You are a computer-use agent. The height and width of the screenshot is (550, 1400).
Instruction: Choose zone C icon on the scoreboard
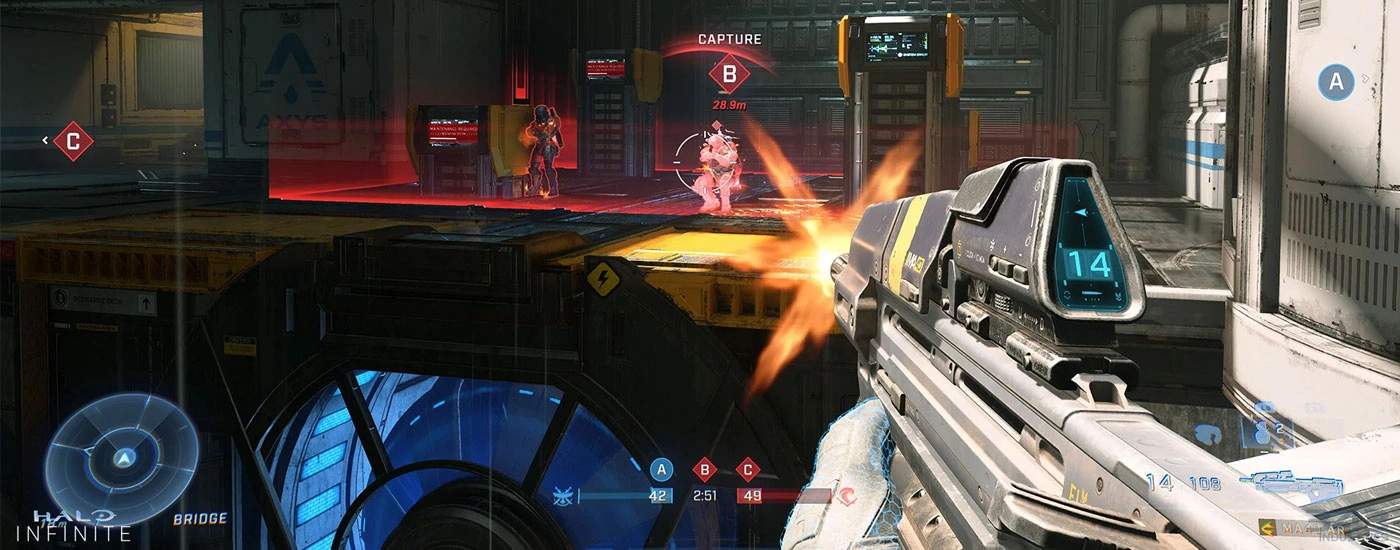click(747, 469)
